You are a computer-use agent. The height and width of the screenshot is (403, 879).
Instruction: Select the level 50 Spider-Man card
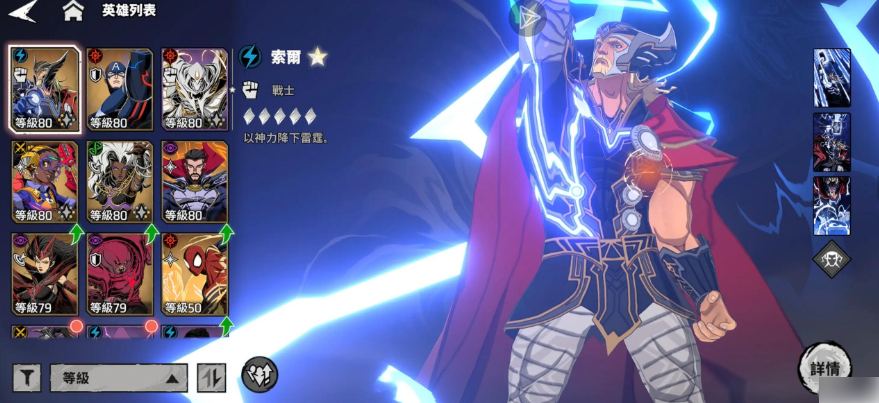pyautogui.click(x=194, y=273)
